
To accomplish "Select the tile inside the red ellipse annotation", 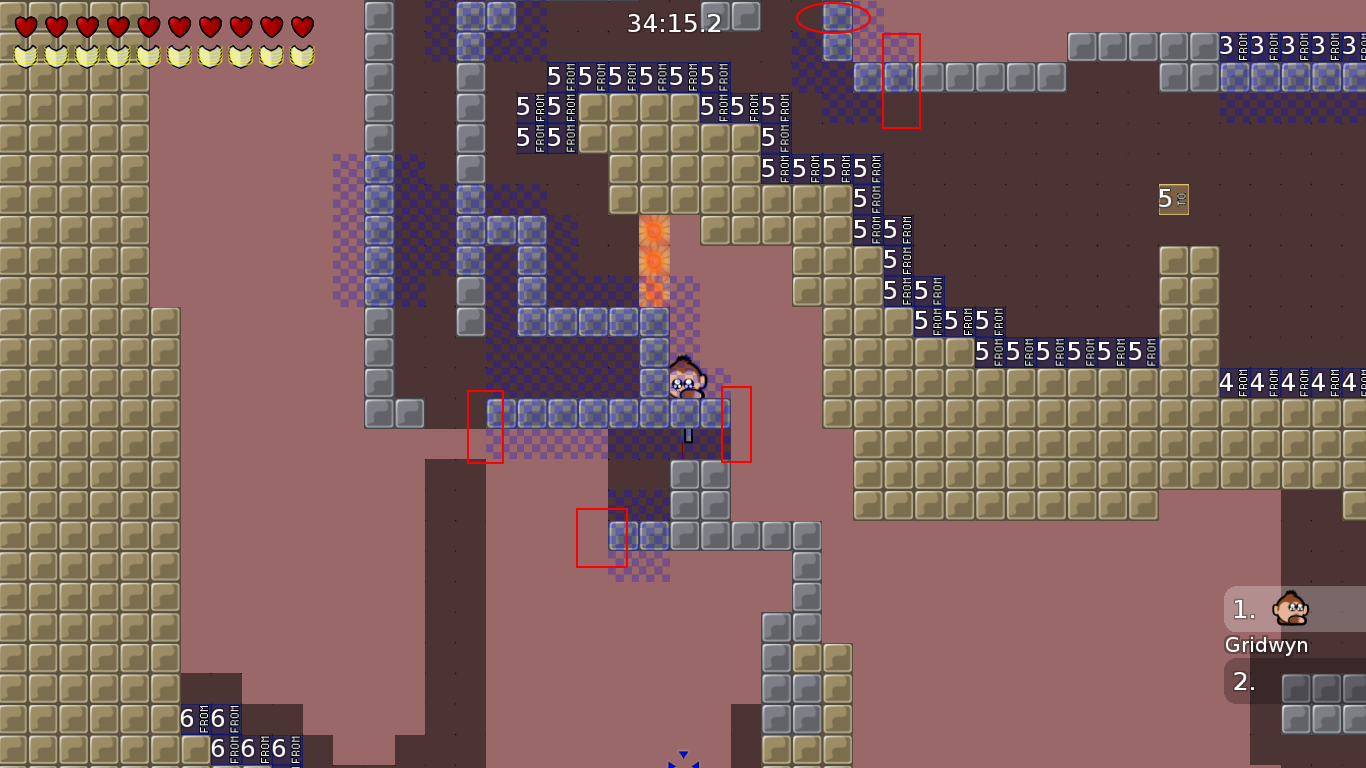I will click(x=837, y=17).
